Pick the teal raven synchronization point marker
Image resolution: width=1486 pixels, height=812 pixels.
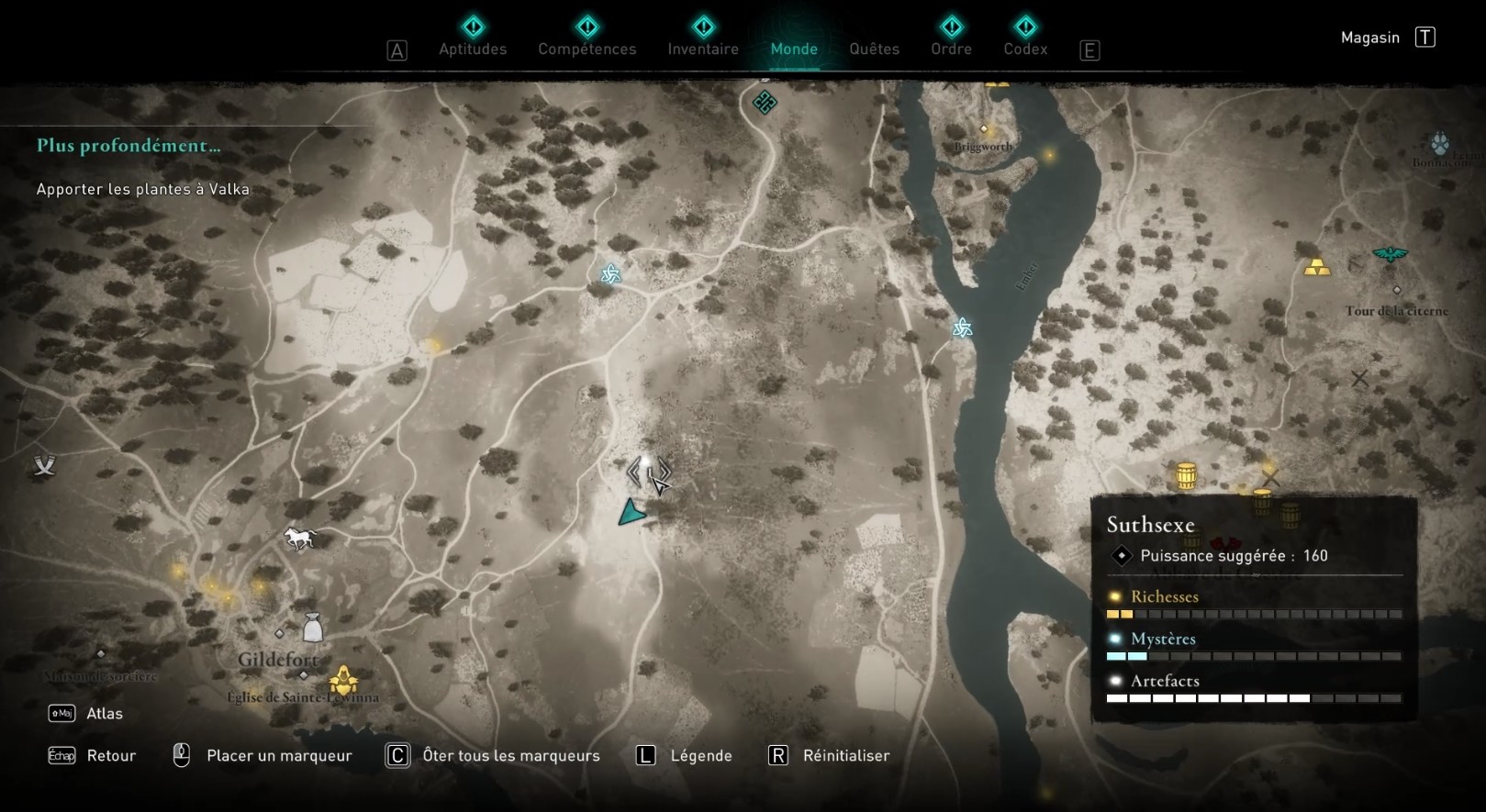pos(1390,254)
